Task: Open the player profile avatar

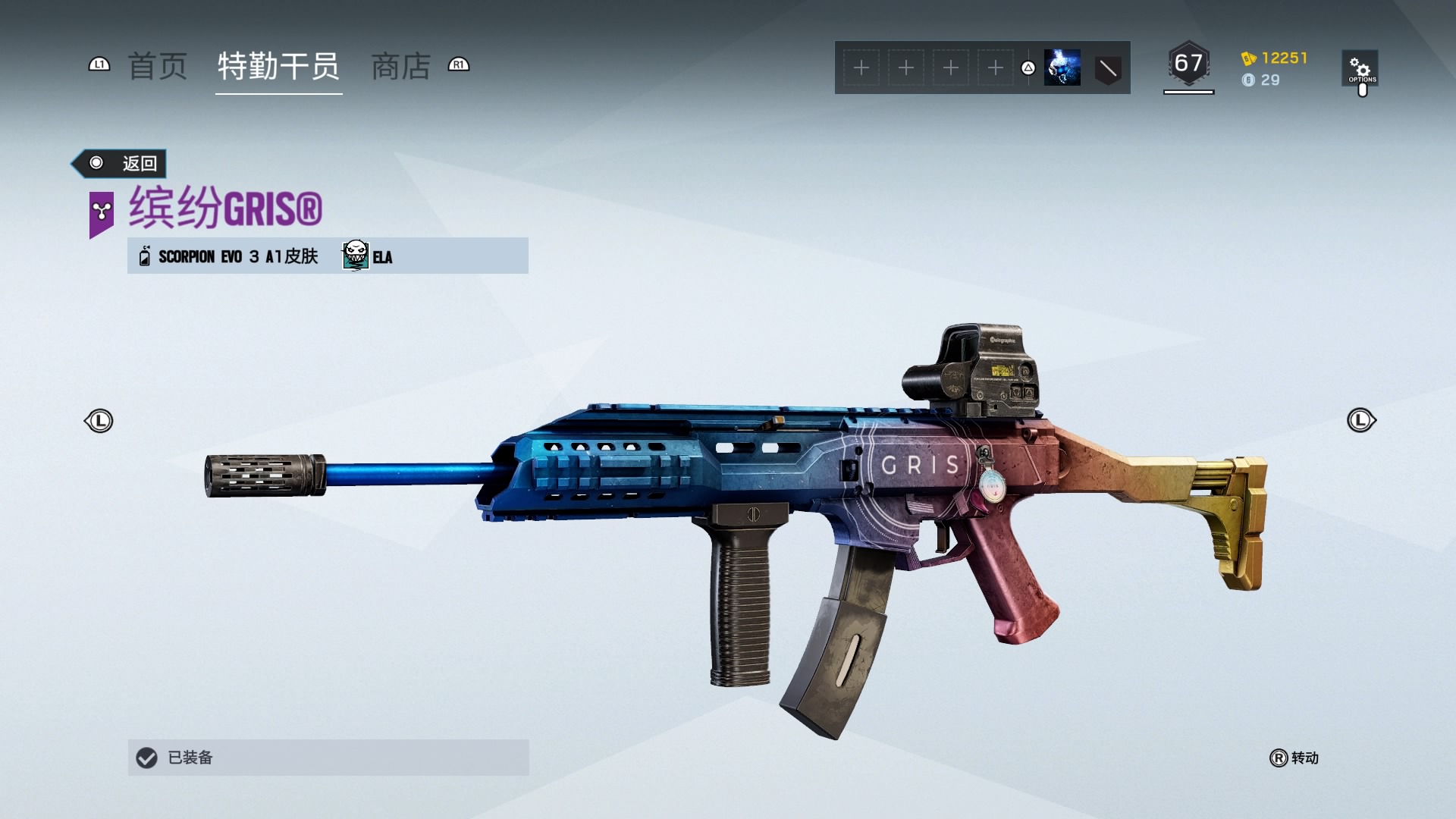Action: coord(1062,67)
